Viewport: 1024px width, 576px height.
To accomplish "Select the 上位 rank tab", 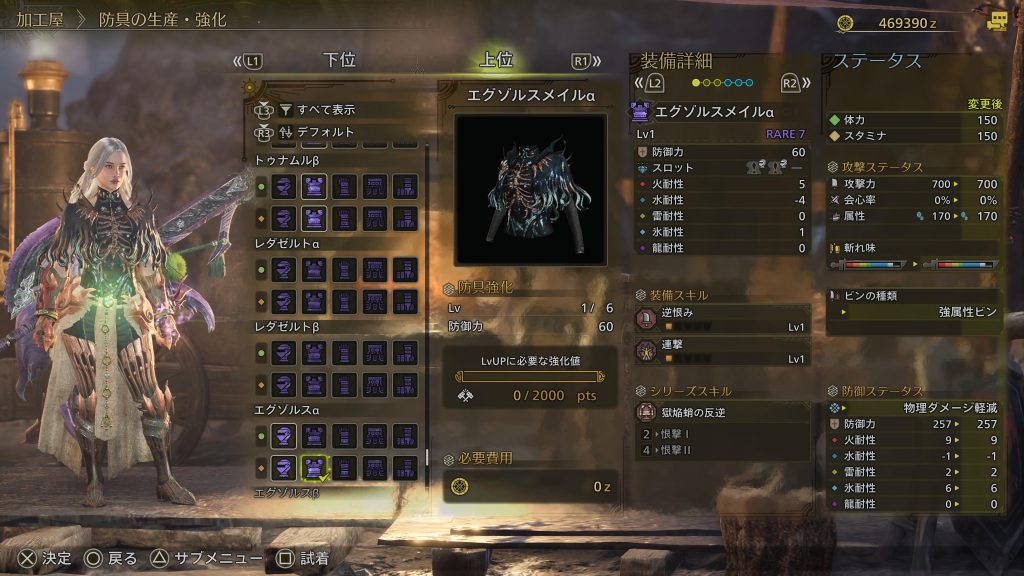I will [x=496, y=60].
